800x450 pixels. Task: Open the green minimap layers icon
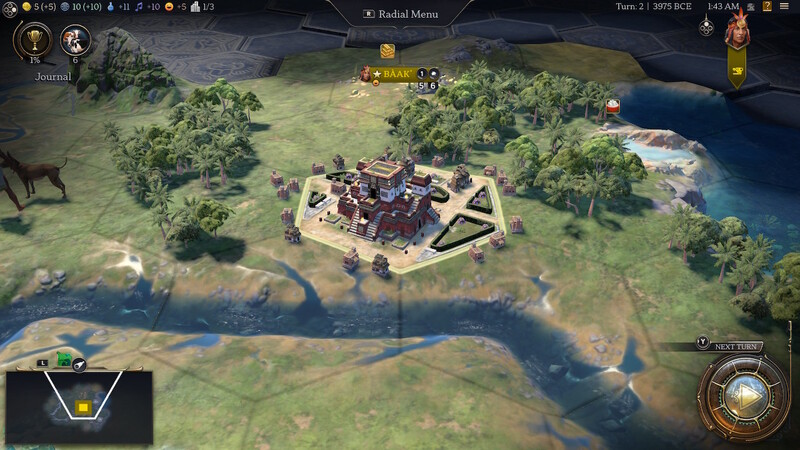[63, 360]
